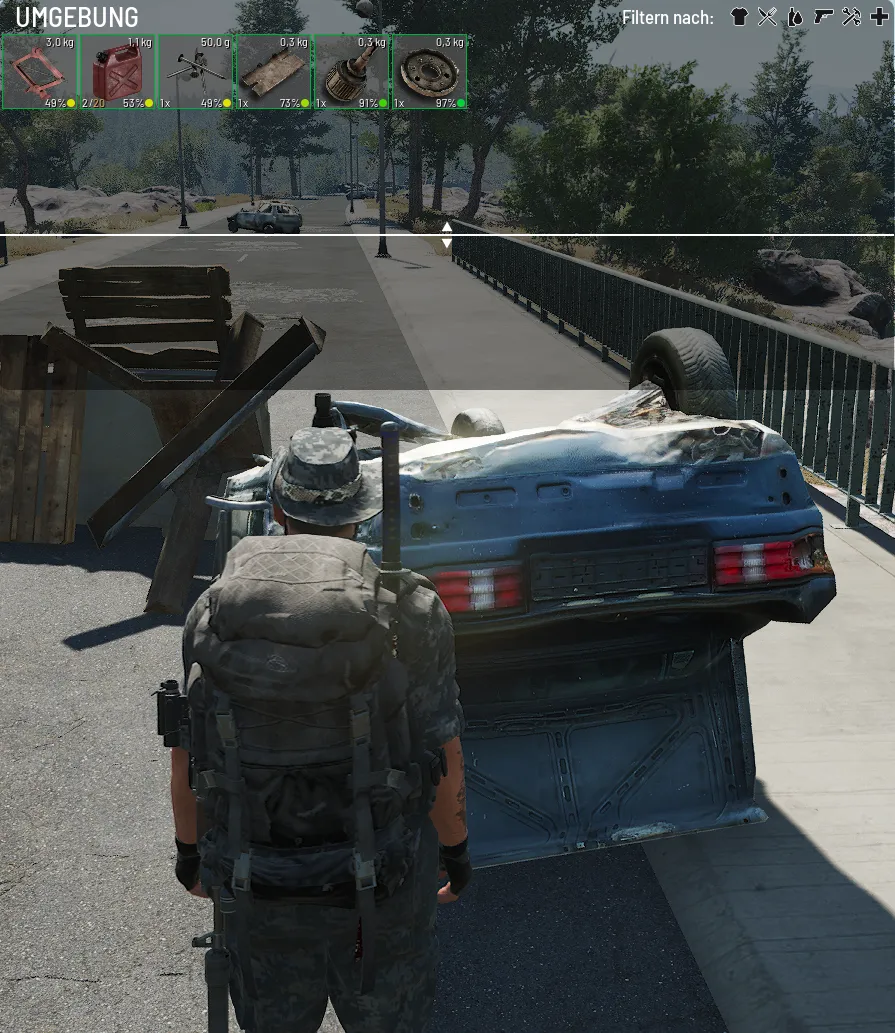Filter by food fork-and-knife icon
Image resolution: width=895 pixels, height=1033 pixels.
[x=767, y=17]
